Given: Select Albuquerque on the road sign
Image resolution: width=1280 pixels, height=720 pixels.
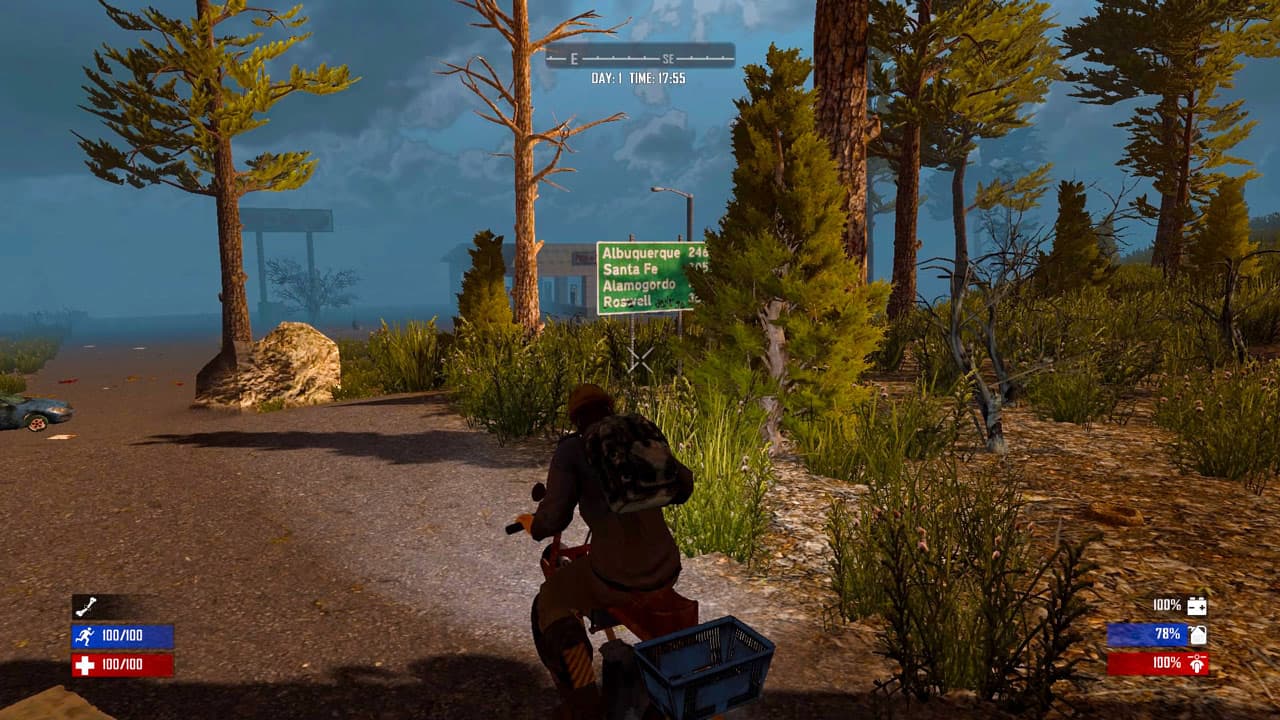Looking at the screenshot, I should [x=641, y=253].
